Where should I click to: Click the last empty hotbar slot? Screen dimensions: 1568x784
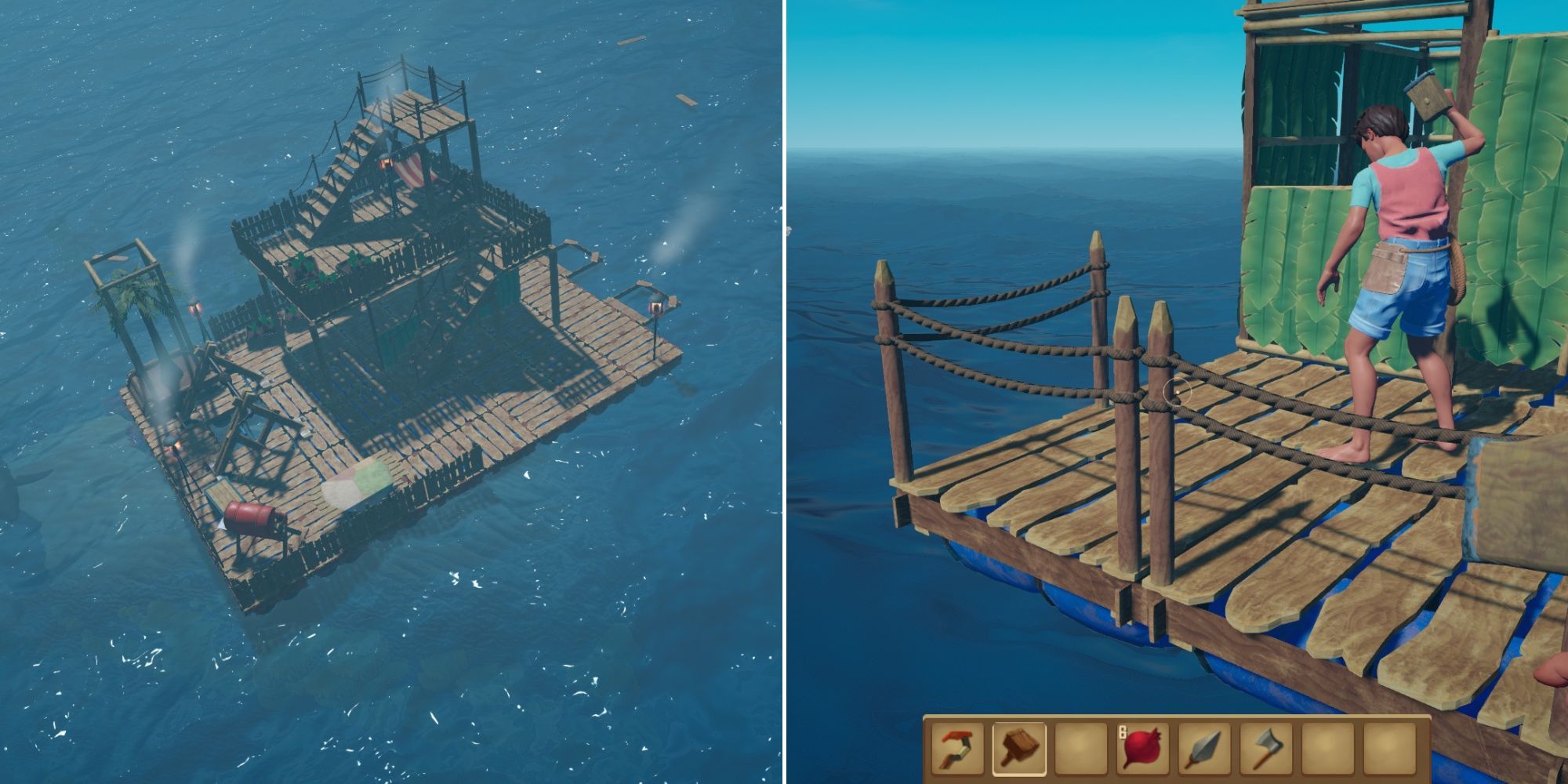tap(1392, 751)
